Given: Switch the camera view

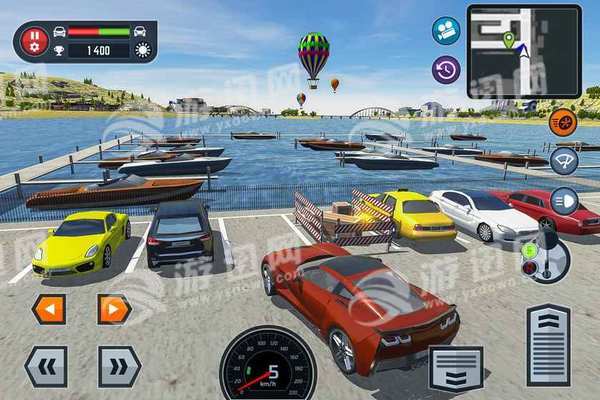Looking at the screenshot, I should pyautogui.click(x=446, y=31).
